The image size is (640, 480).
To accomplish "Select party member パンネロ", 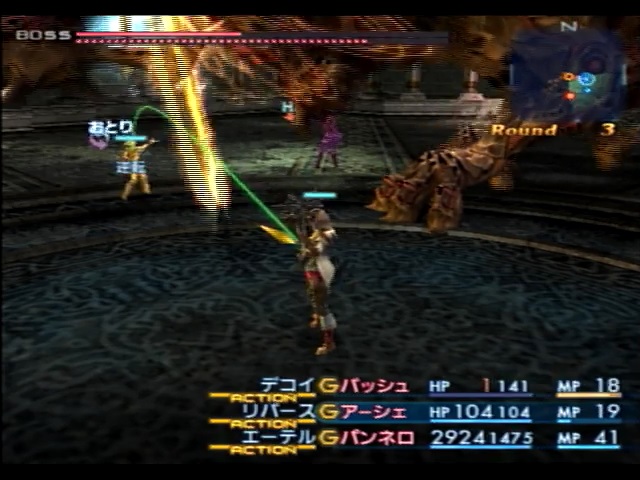I will (x=378, y=438).
